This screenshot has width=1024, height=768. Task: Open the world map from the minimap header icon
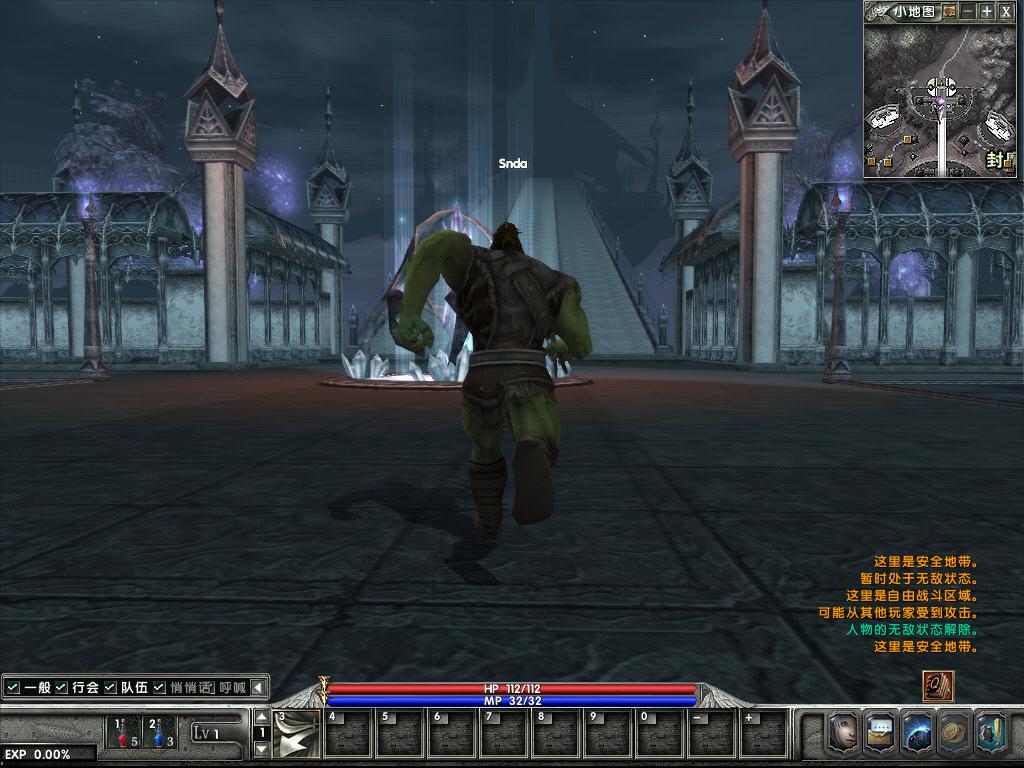(x=949, y=12)
